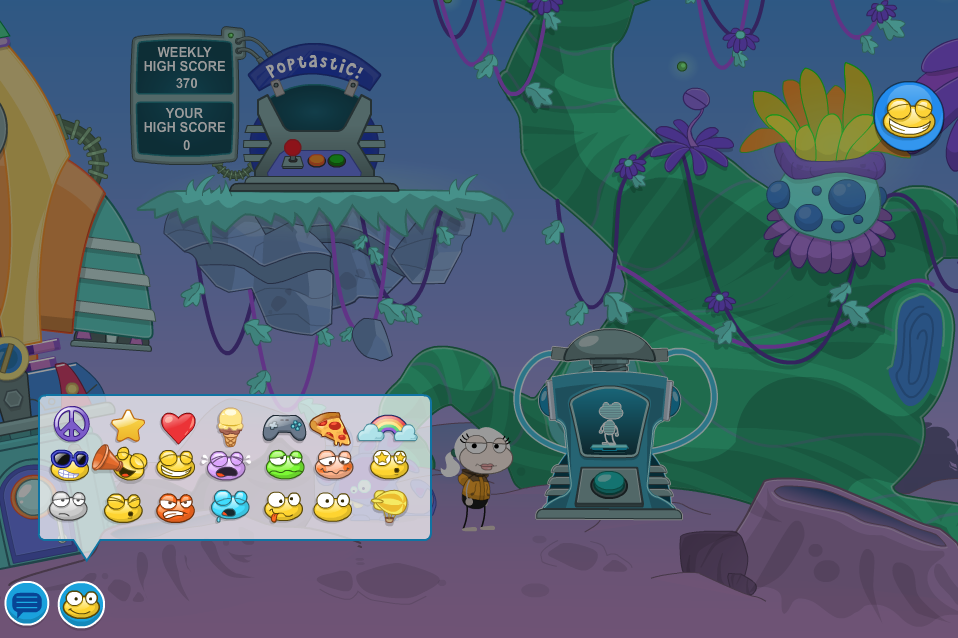The image size is (958, 638).
Task: Send the tongue-out silly face emote
Action: click(282, 506)
